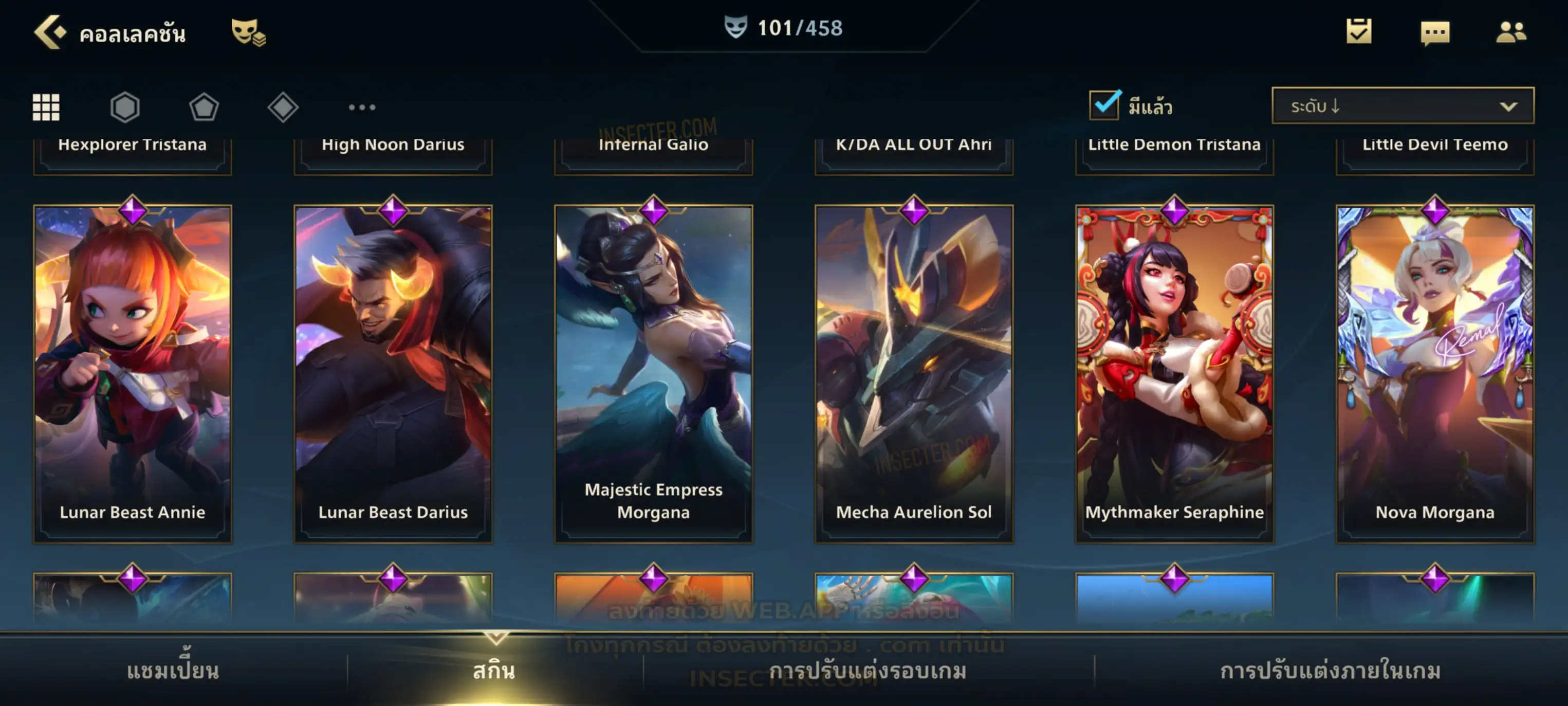View the Majestic Empress Morgana skin

(x=653, y=373)
